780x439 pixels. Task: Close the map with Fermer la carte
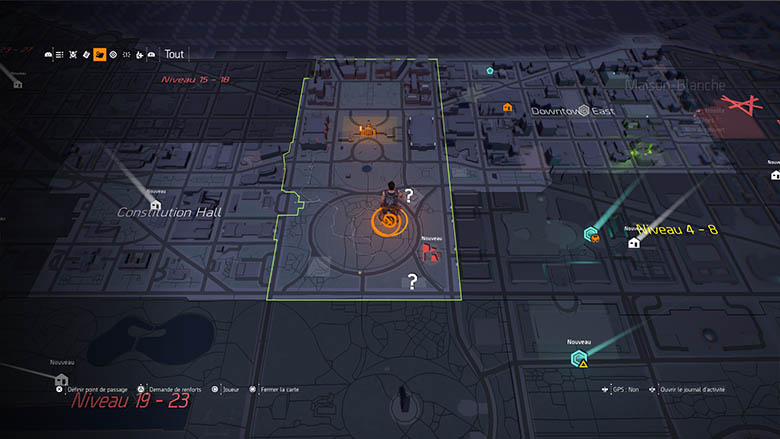tap(276, 389)
